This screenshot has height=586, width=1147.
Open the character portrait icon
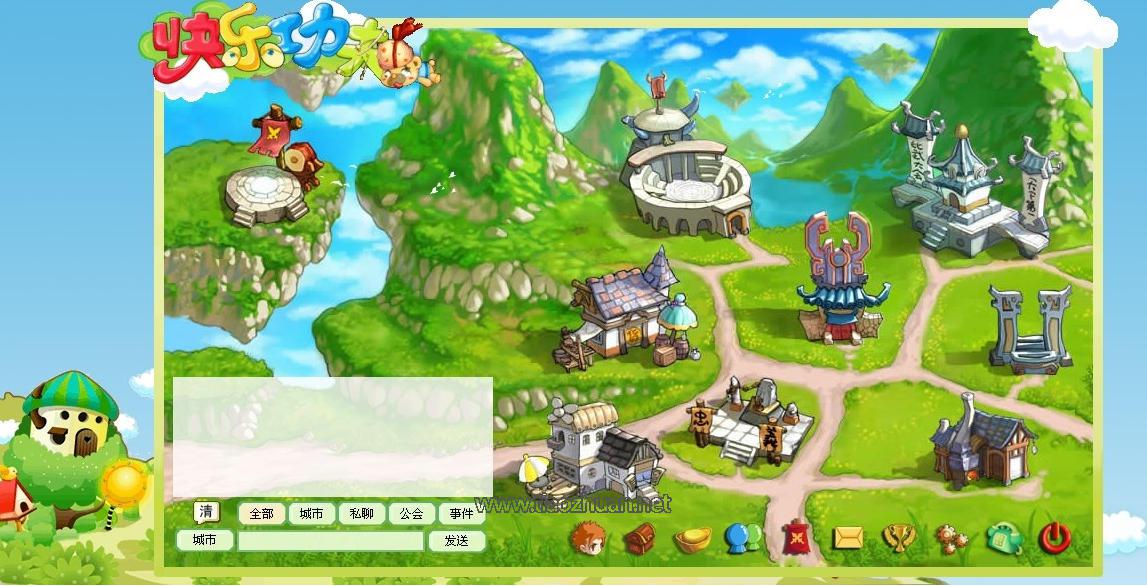(587, 538)
